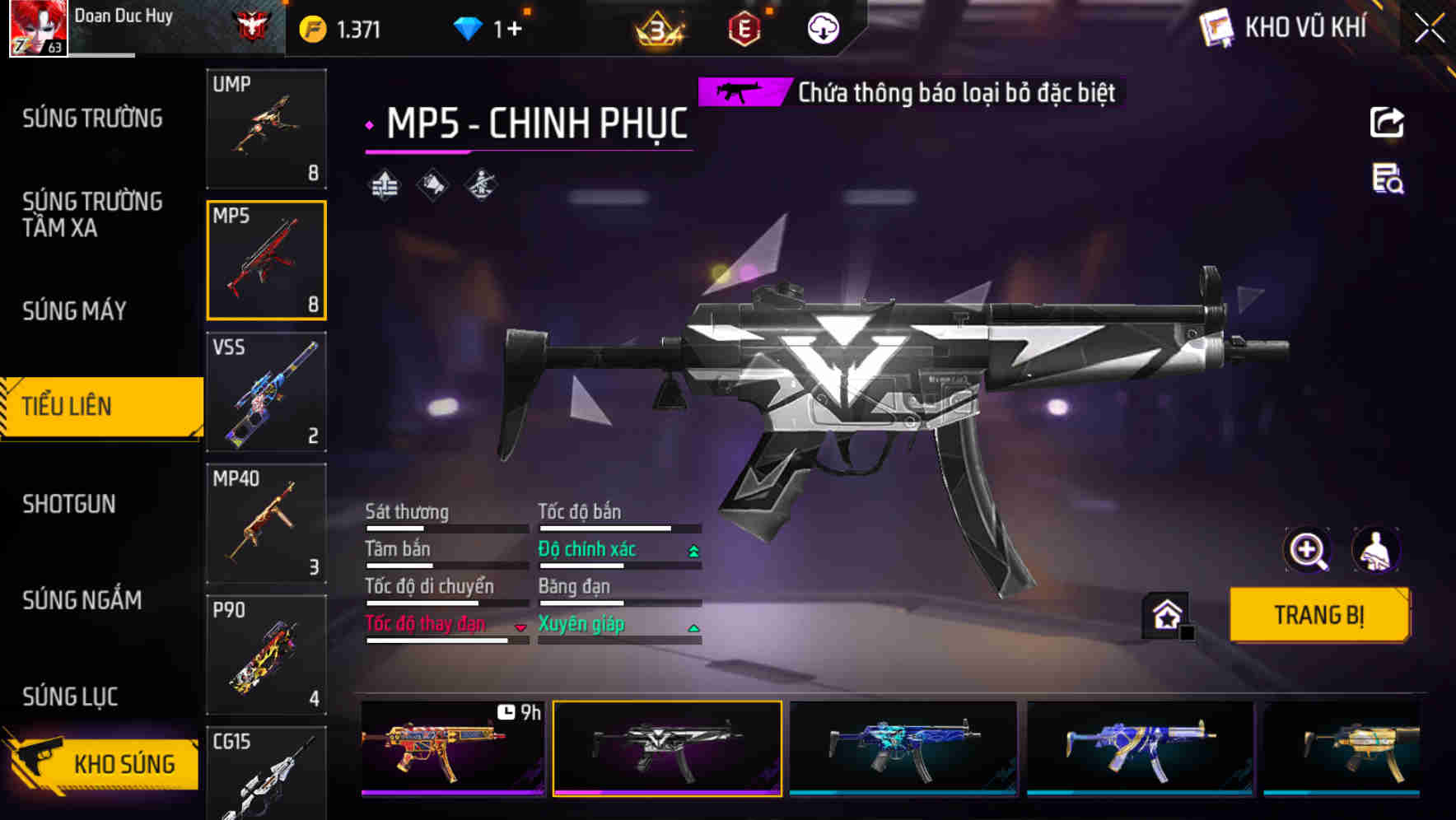Viewport: 1456px width, 820px height.
Task: Select the blue cyan MP5 skin thumbnail
Action: [903, 748]
